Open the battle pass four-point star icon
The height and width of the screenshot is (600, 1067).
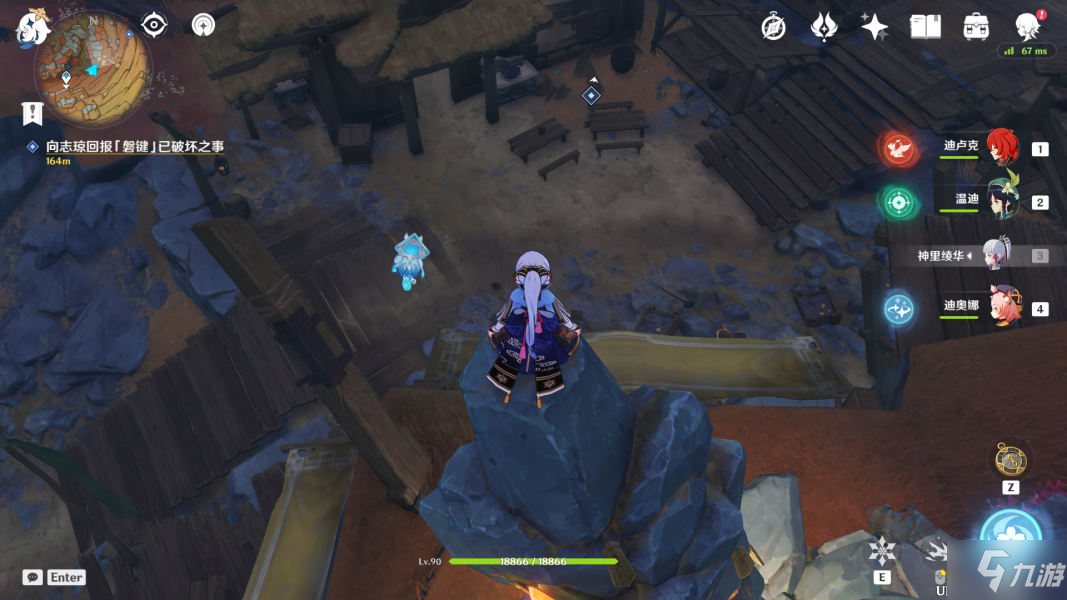(x=875, y=27)
